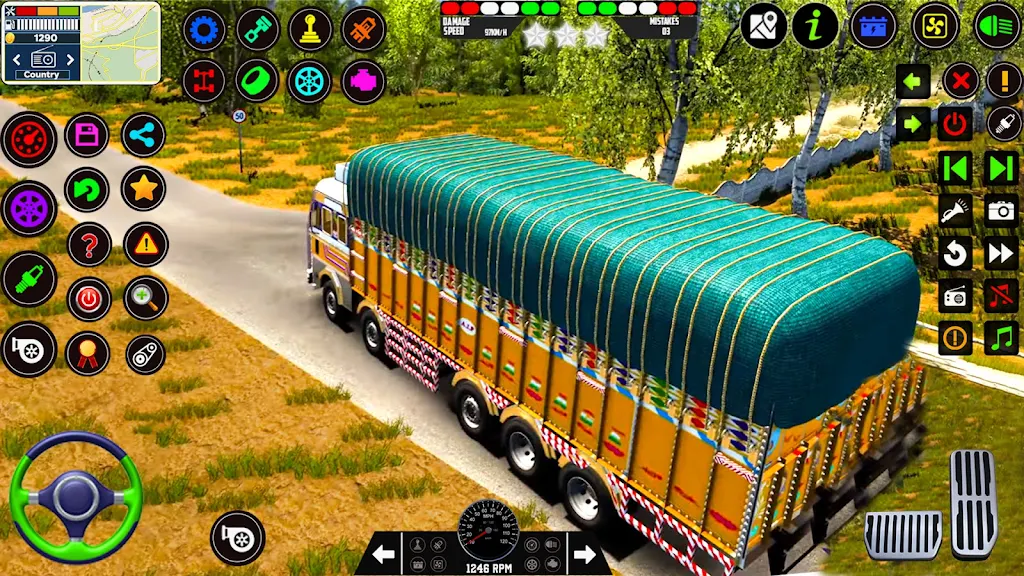Open the map with the location pin icon
Screen dimensions: 1024x576
(764, 26)
